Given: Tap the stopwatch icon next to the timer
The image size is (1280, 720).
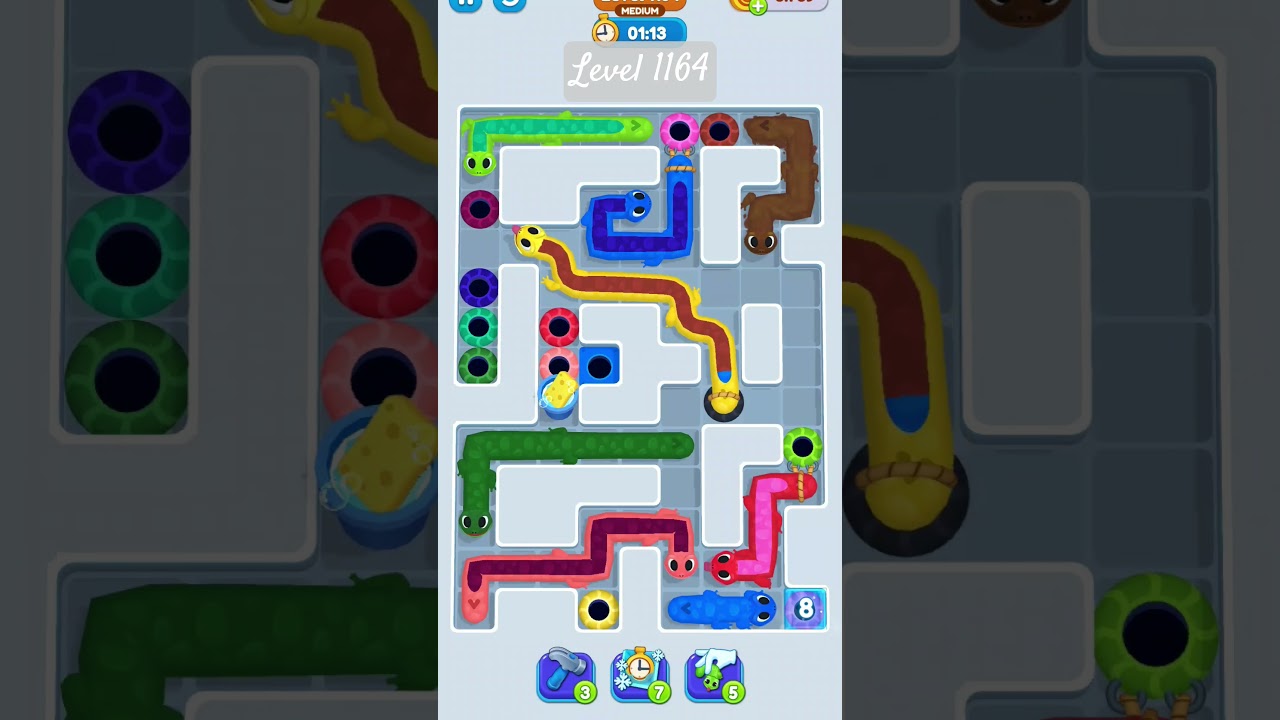Looking at the screenshot, I should coord(606,31).
